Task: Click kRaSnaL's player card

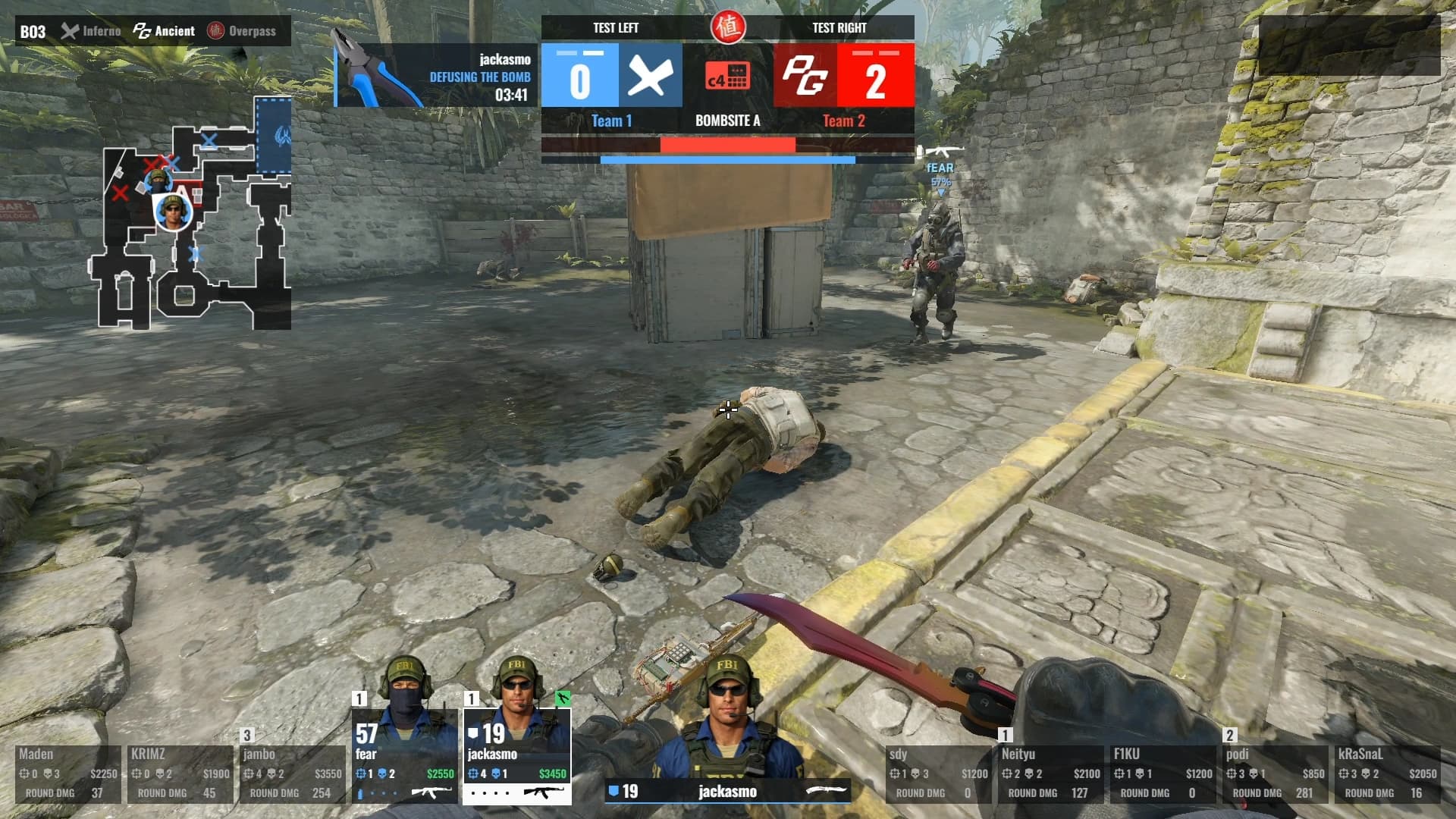Action: click(x=1387, y=773)
